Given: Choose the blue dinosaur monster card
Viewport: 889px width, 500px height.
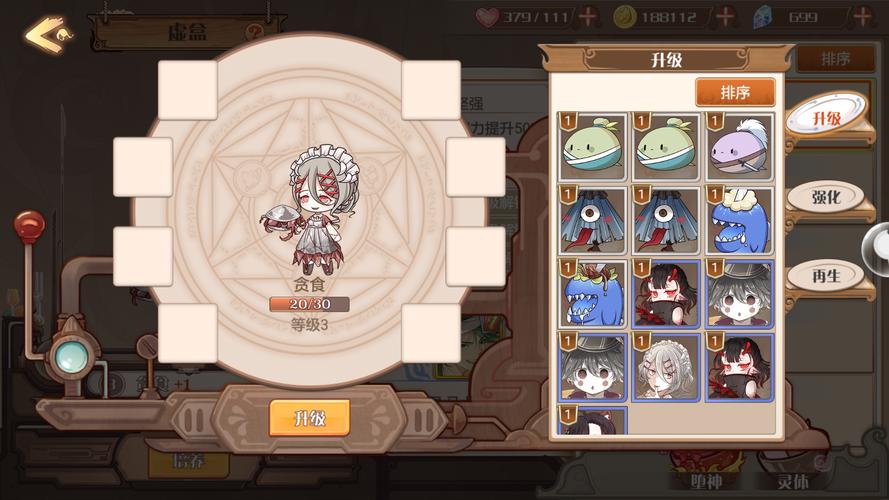Looking at the screenshot, I should (740, 219).
